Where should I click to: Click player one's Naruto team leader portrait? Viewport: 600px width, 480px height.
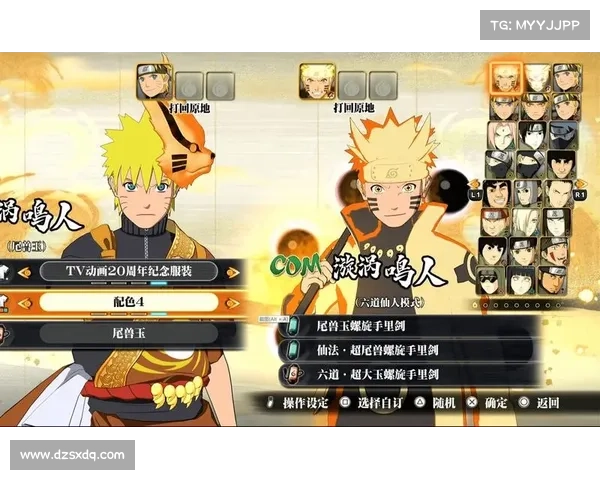pos(155,82)
